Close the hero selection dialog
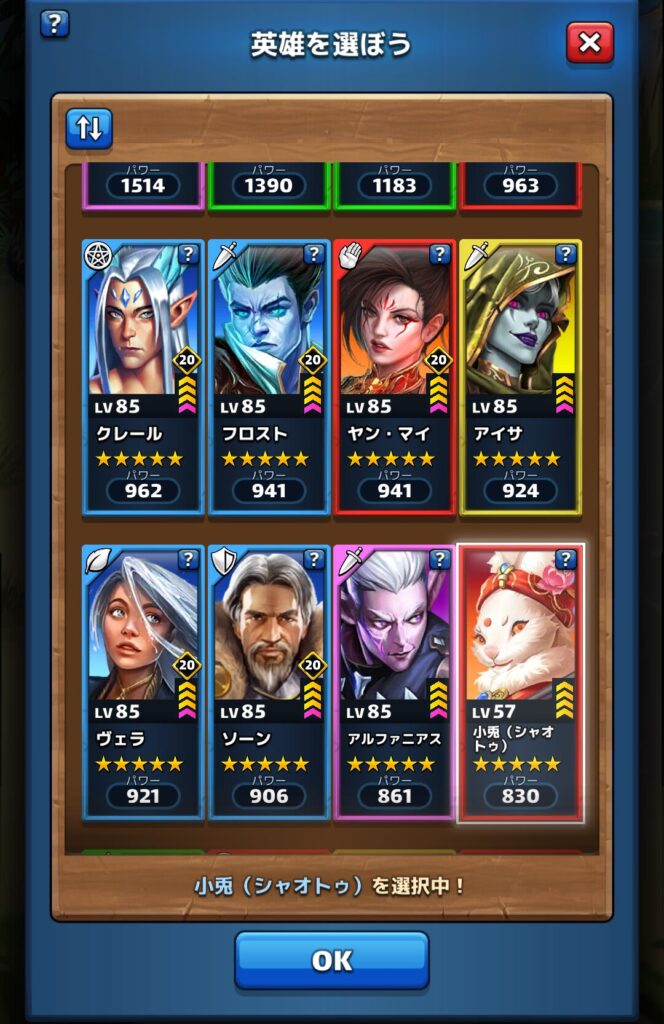Image resolution: width=664 pixels, height=1024 pixels. click(589, 43)
